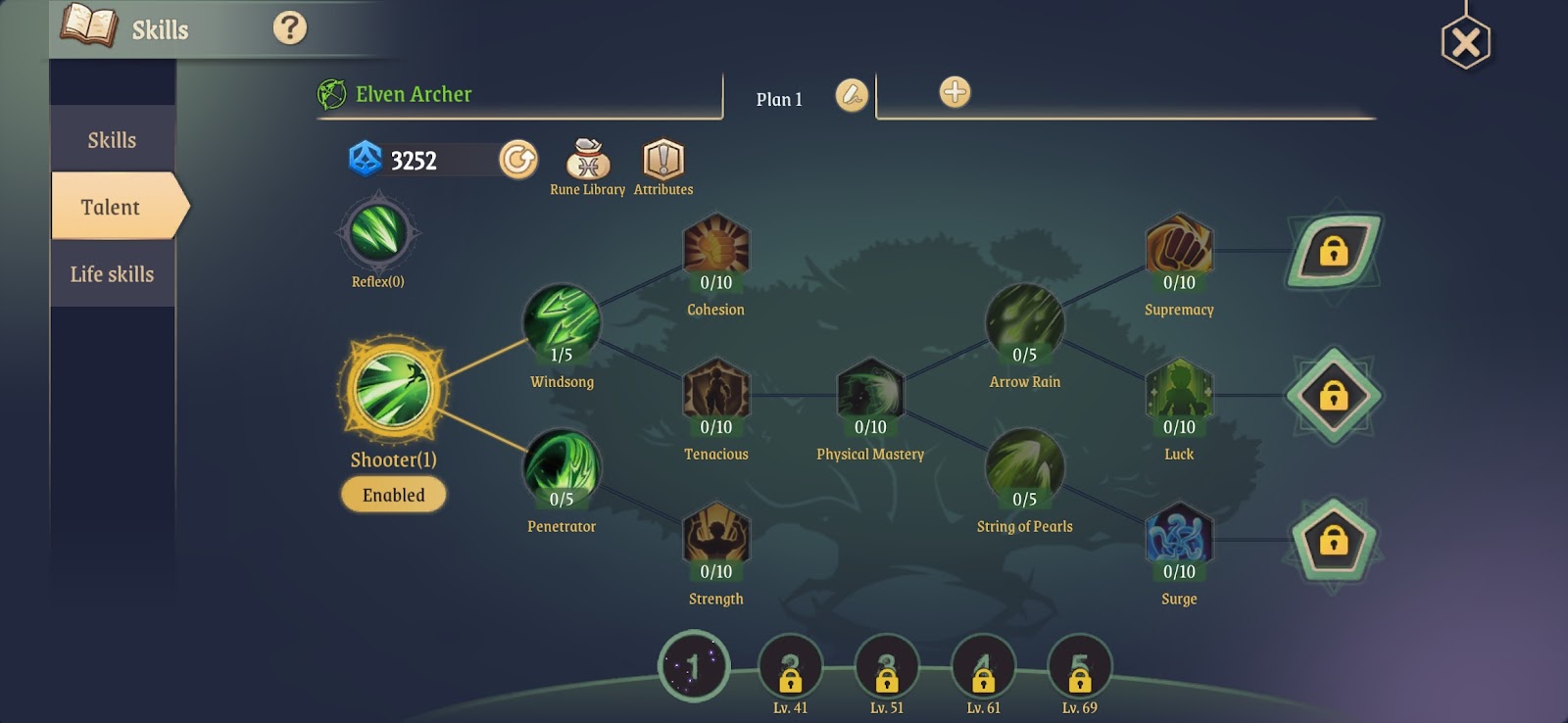1568x723 pixels.
Task: Open the locked Lv. 41 talent page
Action: tap(790, 668)
